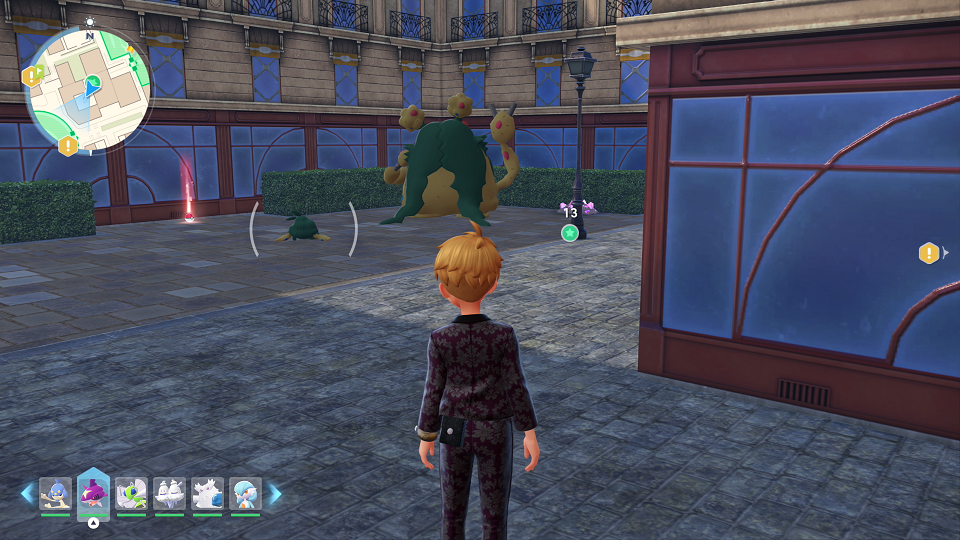The height and width of the screenshot is (540, 960).
Task: Click the offscreen quest marker at right edge
Action: [929, 253]
